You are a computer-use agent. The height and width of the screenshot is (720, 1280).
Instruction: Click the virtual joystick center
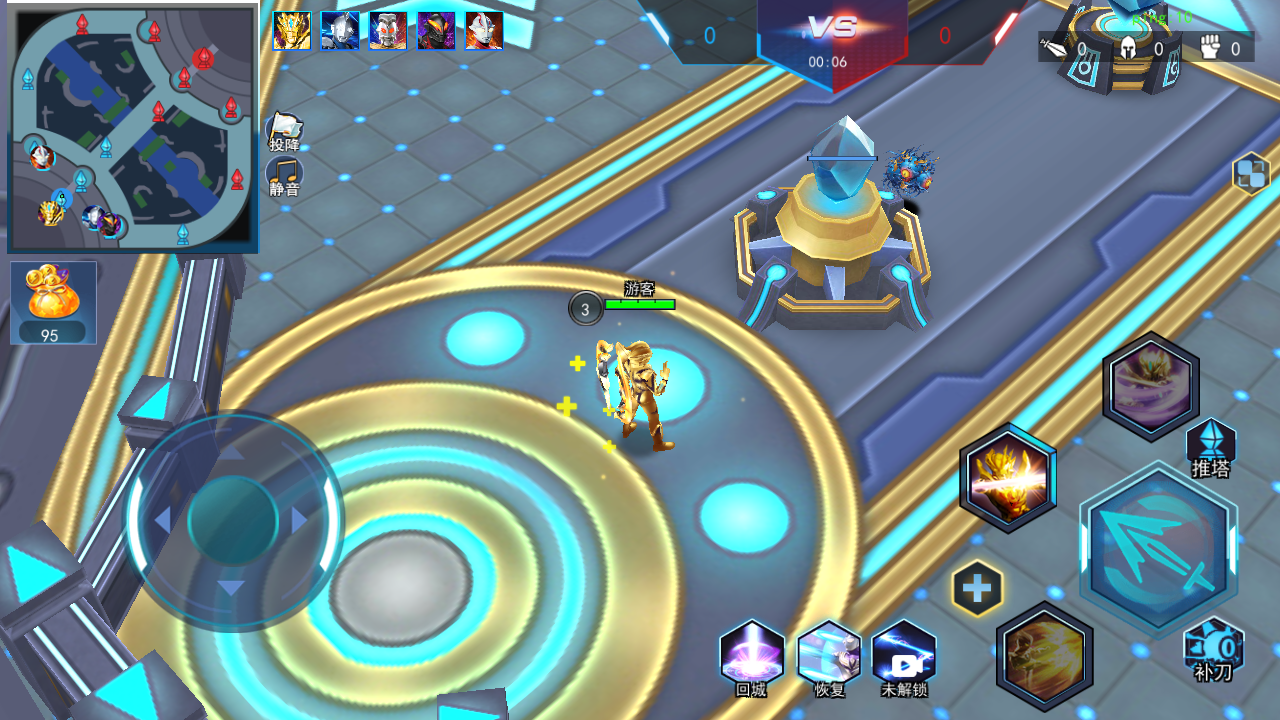click(232, 520)
